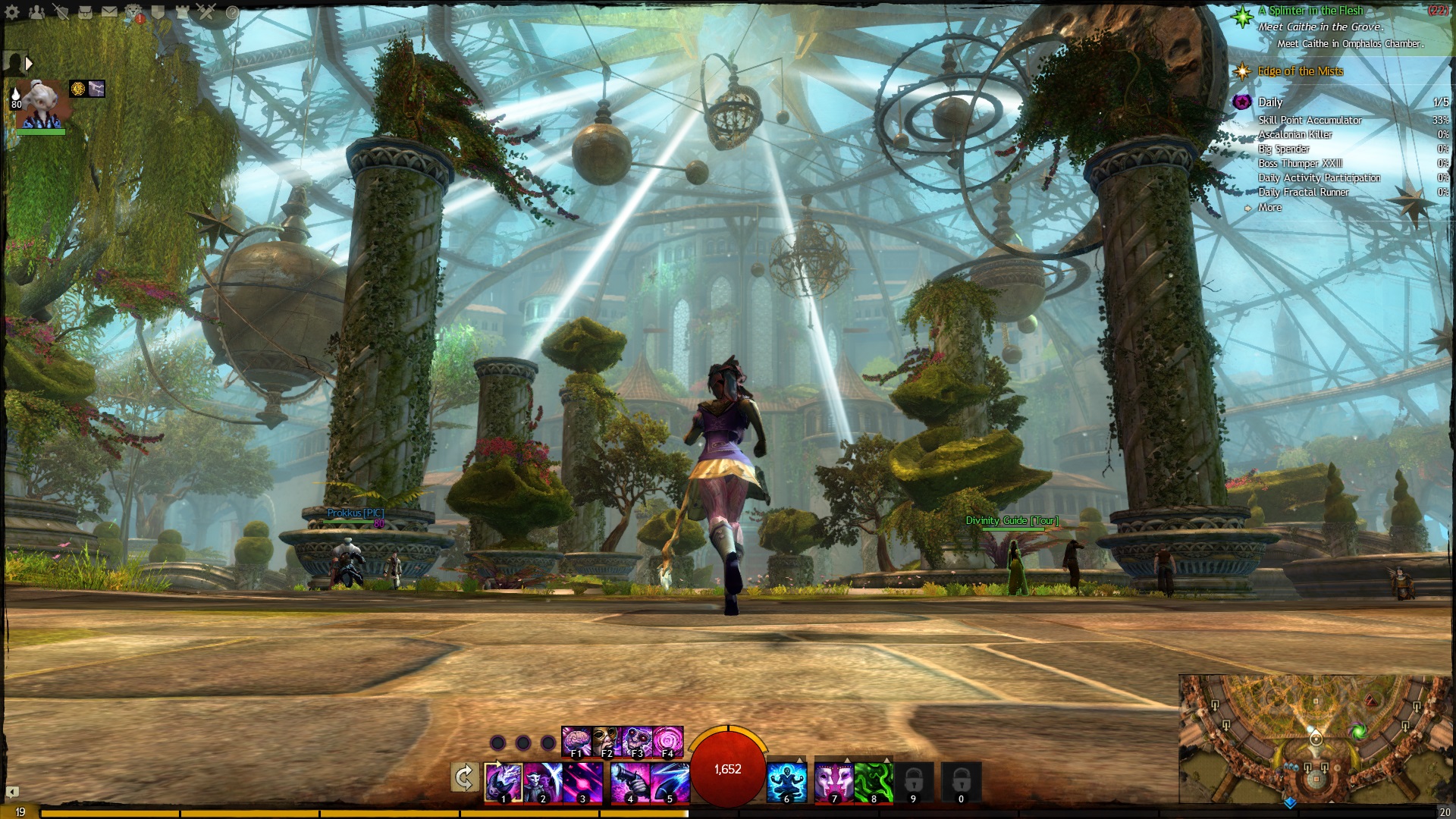Open the Edge of the Mists entry
Image resolution: width=1456 pixels, height=819 pixels.
pyautogui.click(x=1300, y=71)
